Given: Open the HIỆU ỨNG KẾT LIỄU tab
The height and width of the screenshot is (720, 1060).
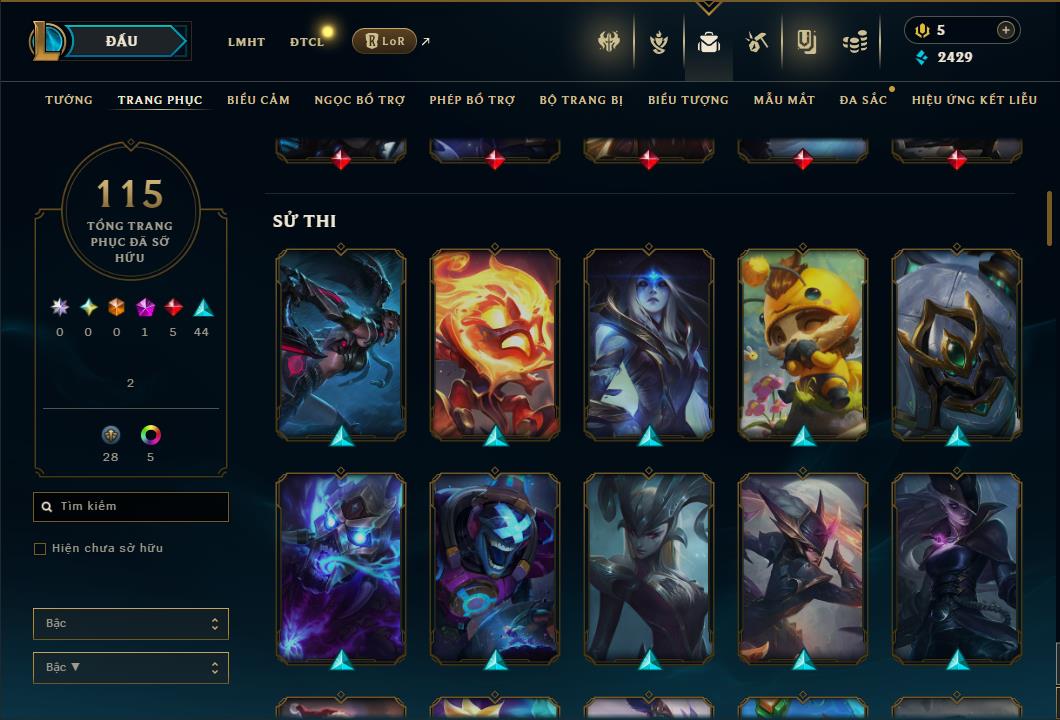Looking at the screenshot, I should [x=976, y=100].
